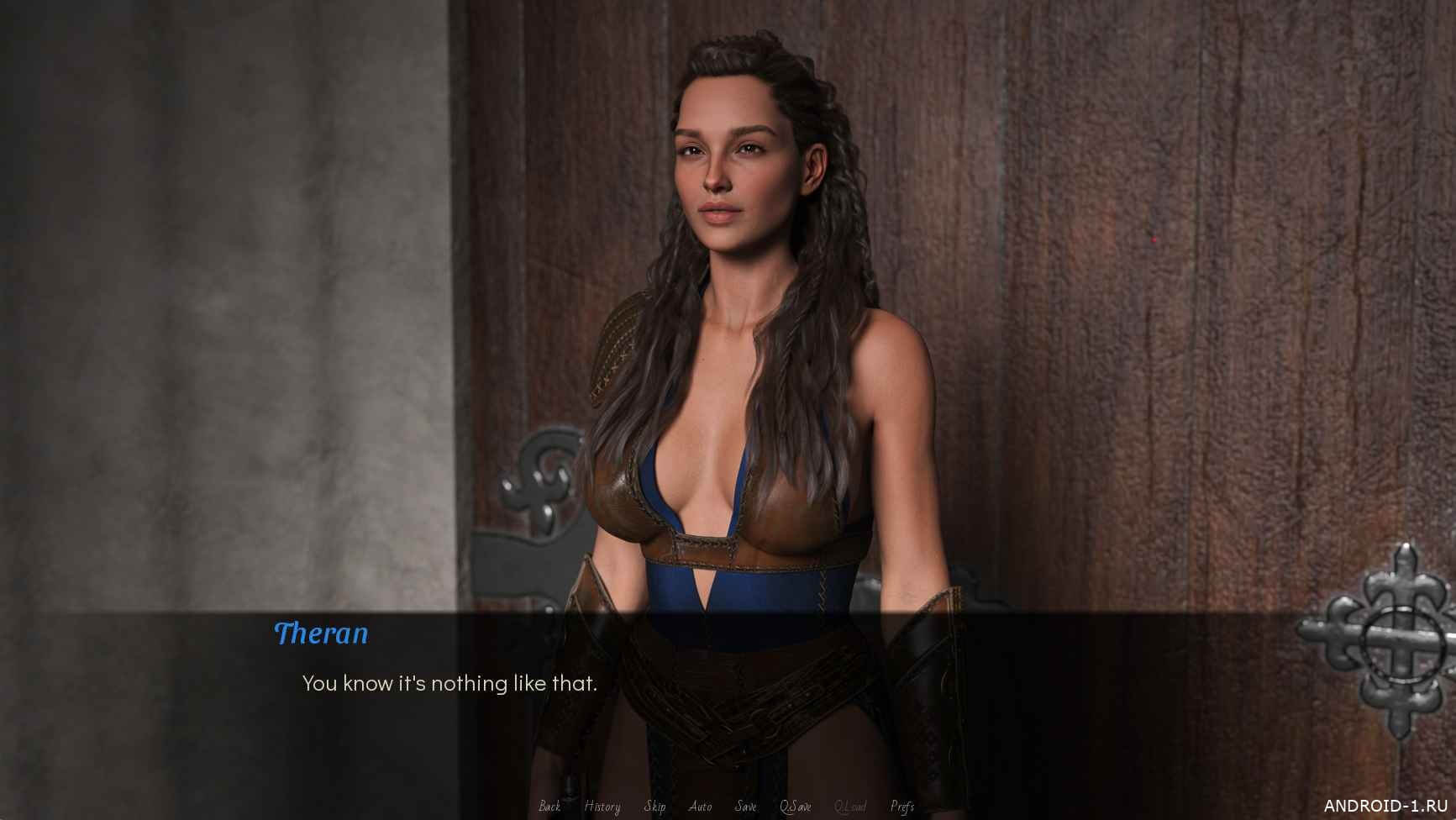1456x820 pixels.
Task: Advance the dialogue line "You know it's nothing like that."
Action: (x=449, y=684)
